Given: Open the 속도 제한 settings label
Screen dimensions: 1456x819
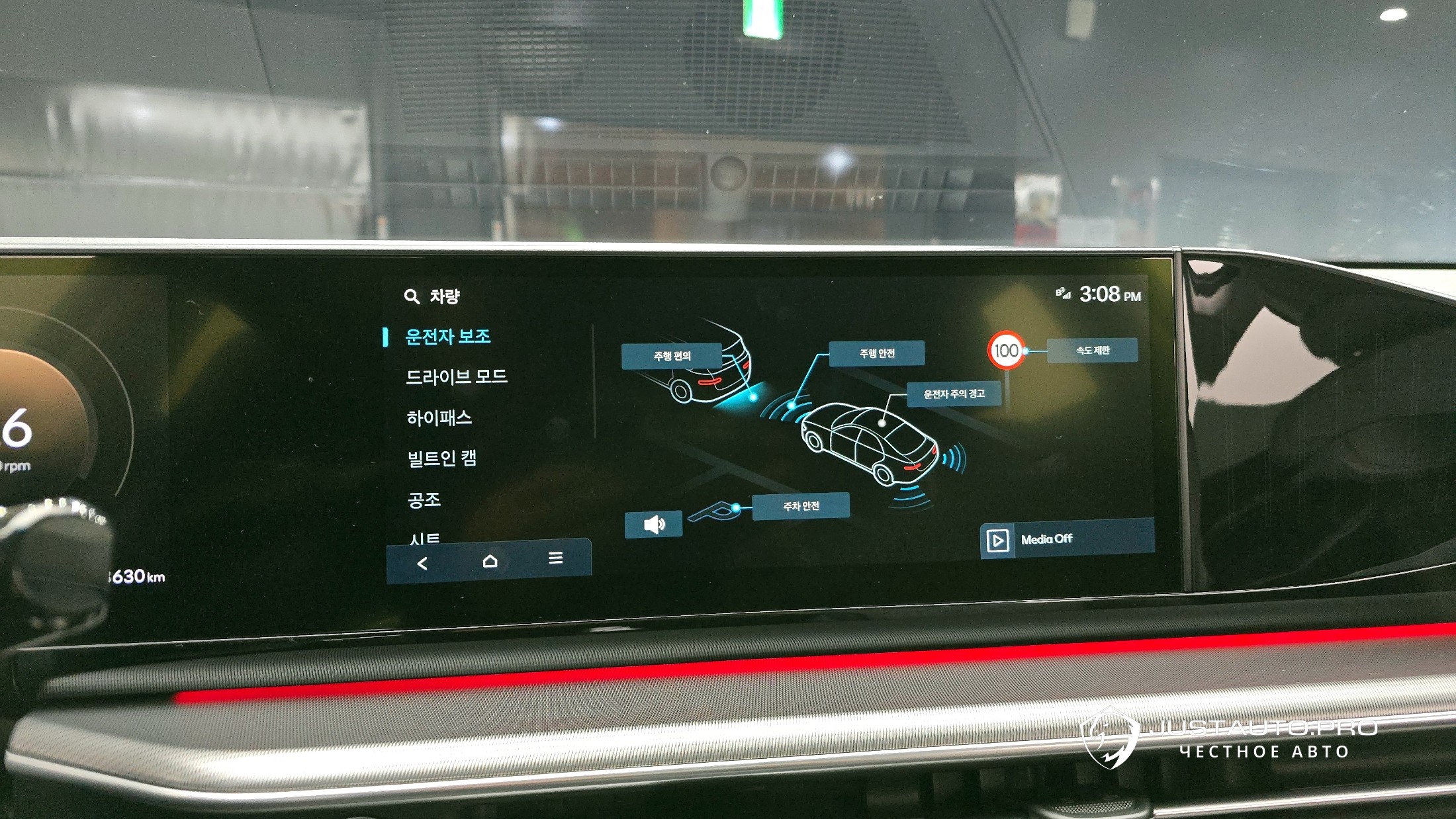Looking at the screenshot, I should (x=1092, y=350).
